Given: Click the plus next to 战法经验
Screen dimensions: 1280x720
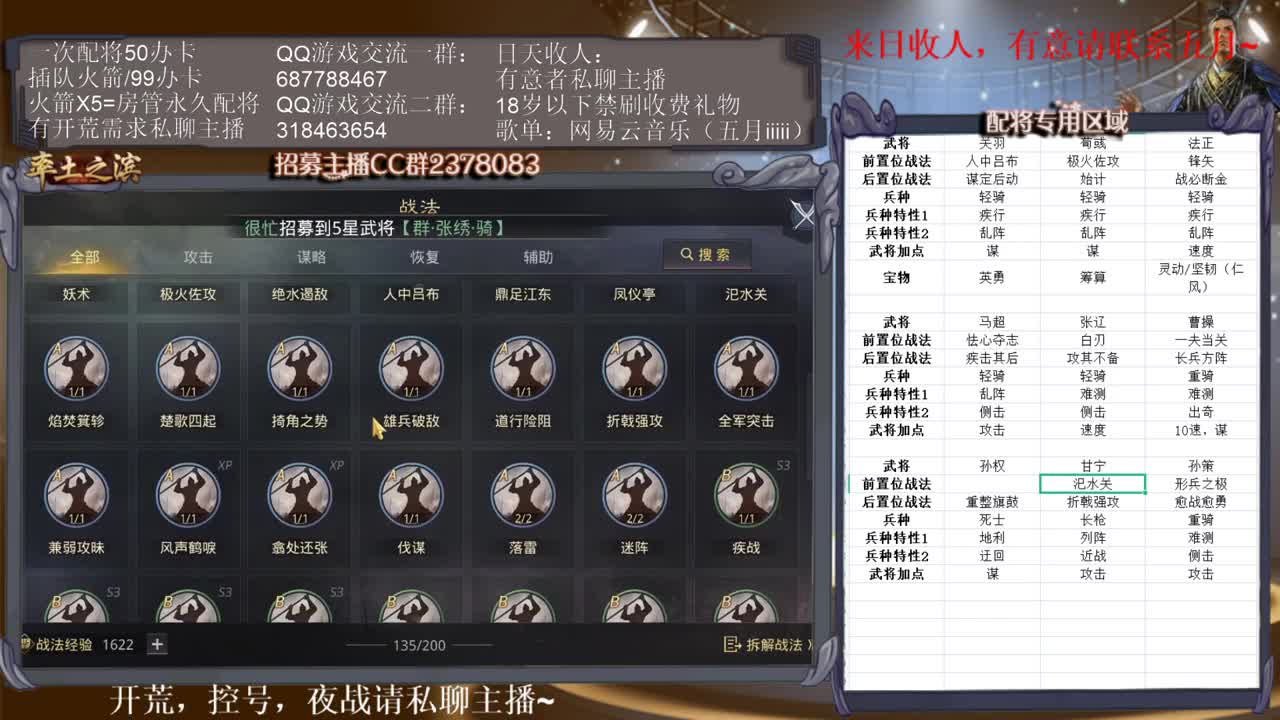Looking at the screenshot, I should 157,645.
